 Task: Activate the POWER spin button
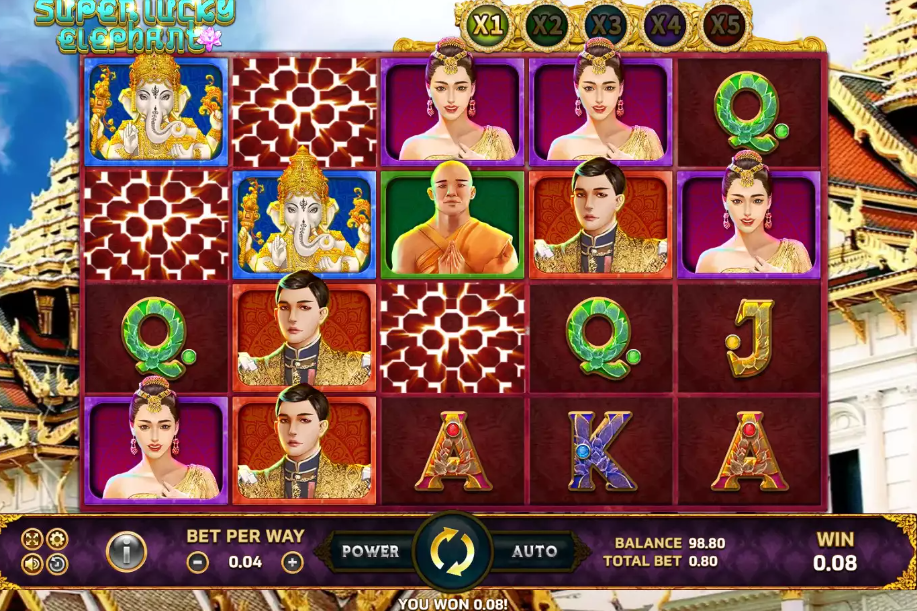[x=370, y=551]
